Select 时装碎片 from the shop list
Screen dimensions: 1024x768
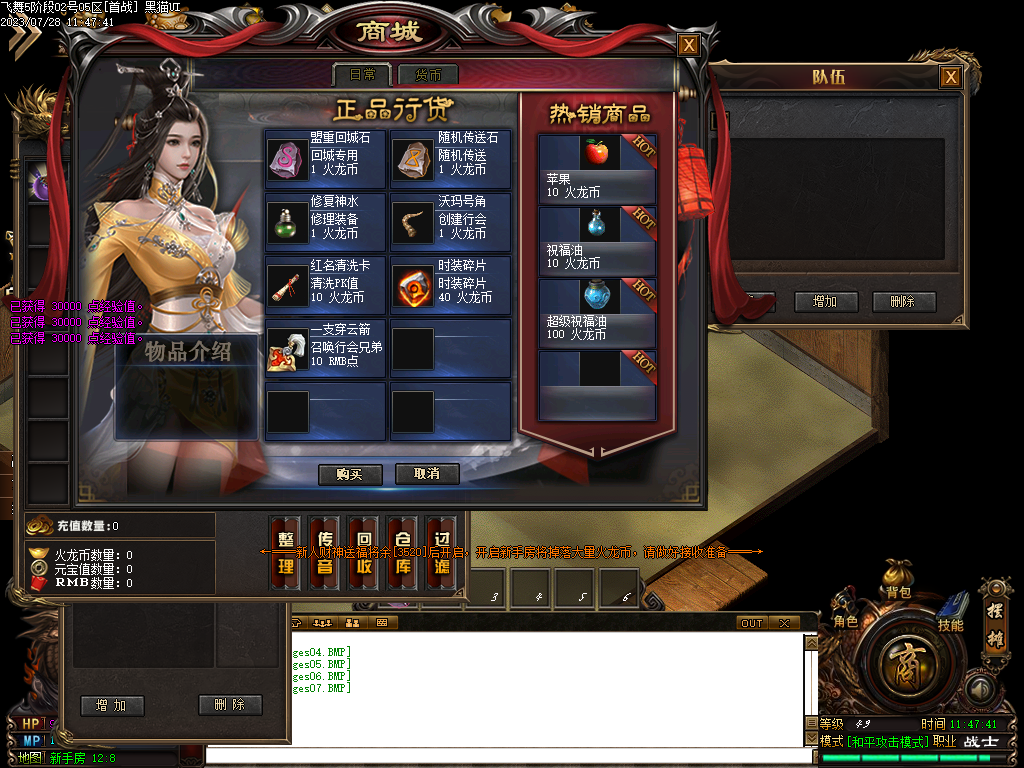[450, 284]
